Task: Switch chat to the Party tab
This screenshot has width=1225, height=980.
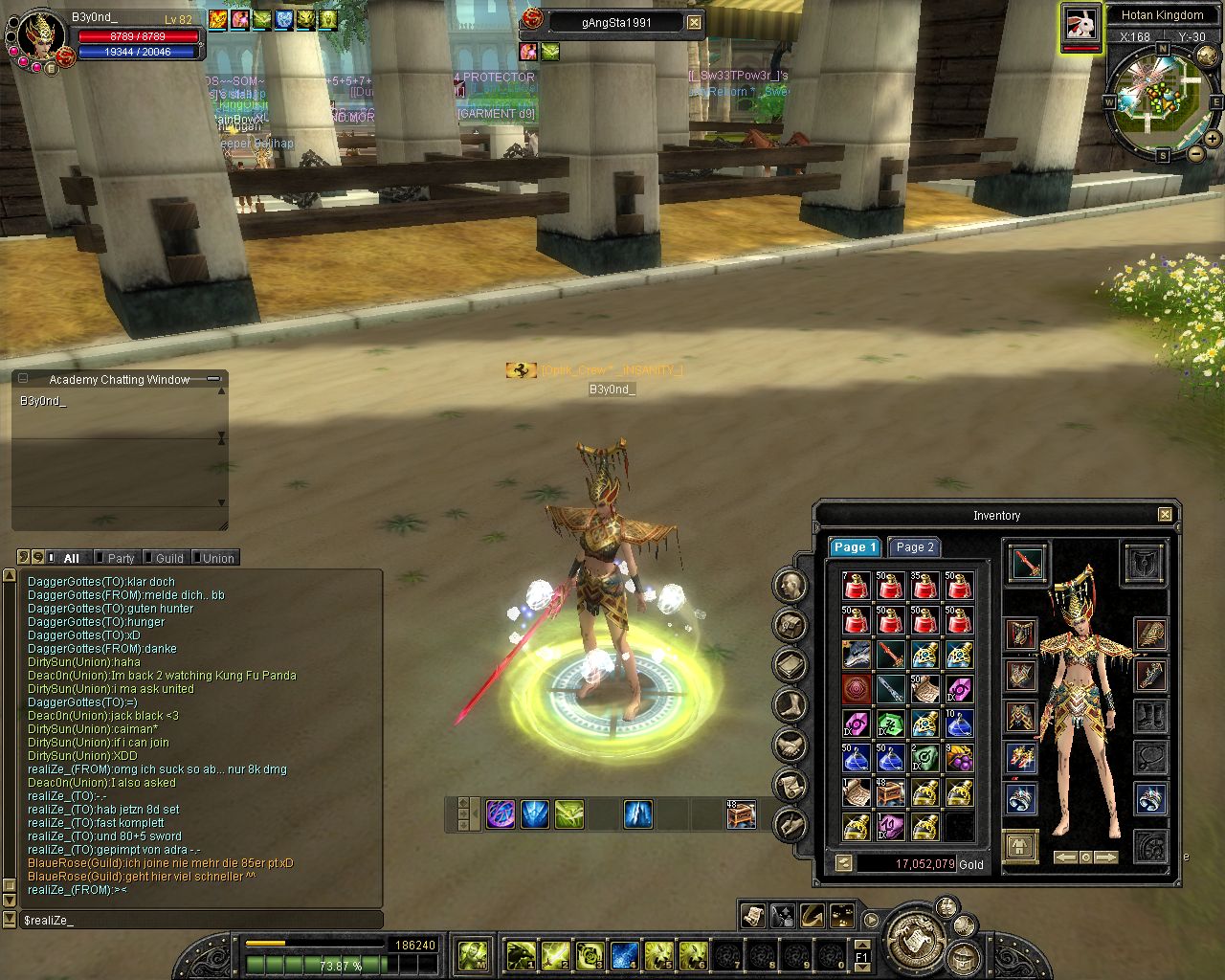Action: point(121,558)
